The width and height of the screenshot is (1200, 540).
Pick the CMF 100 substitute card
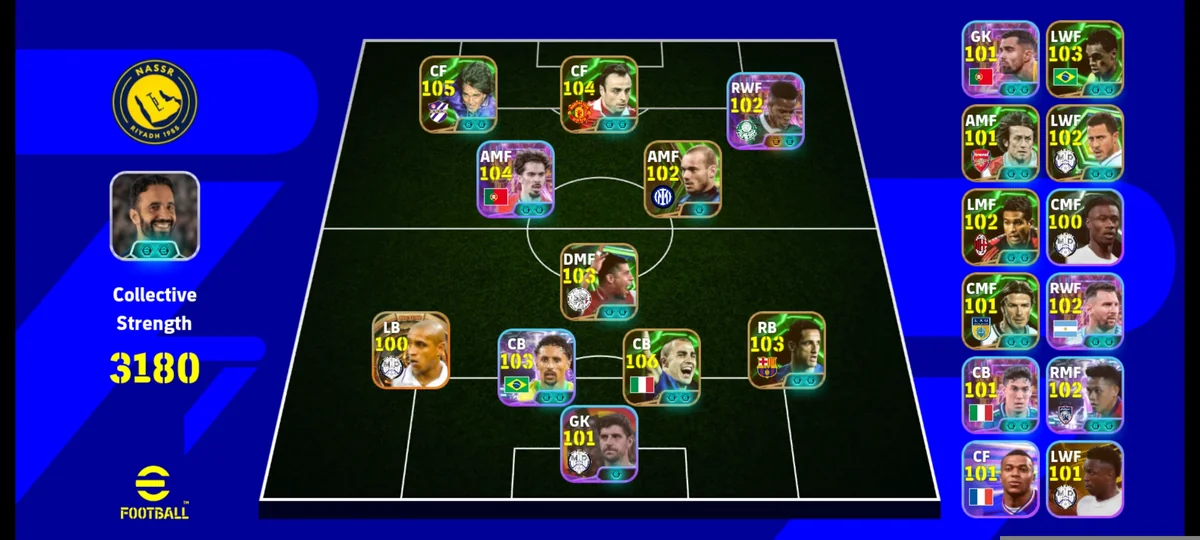[1084, 226]
